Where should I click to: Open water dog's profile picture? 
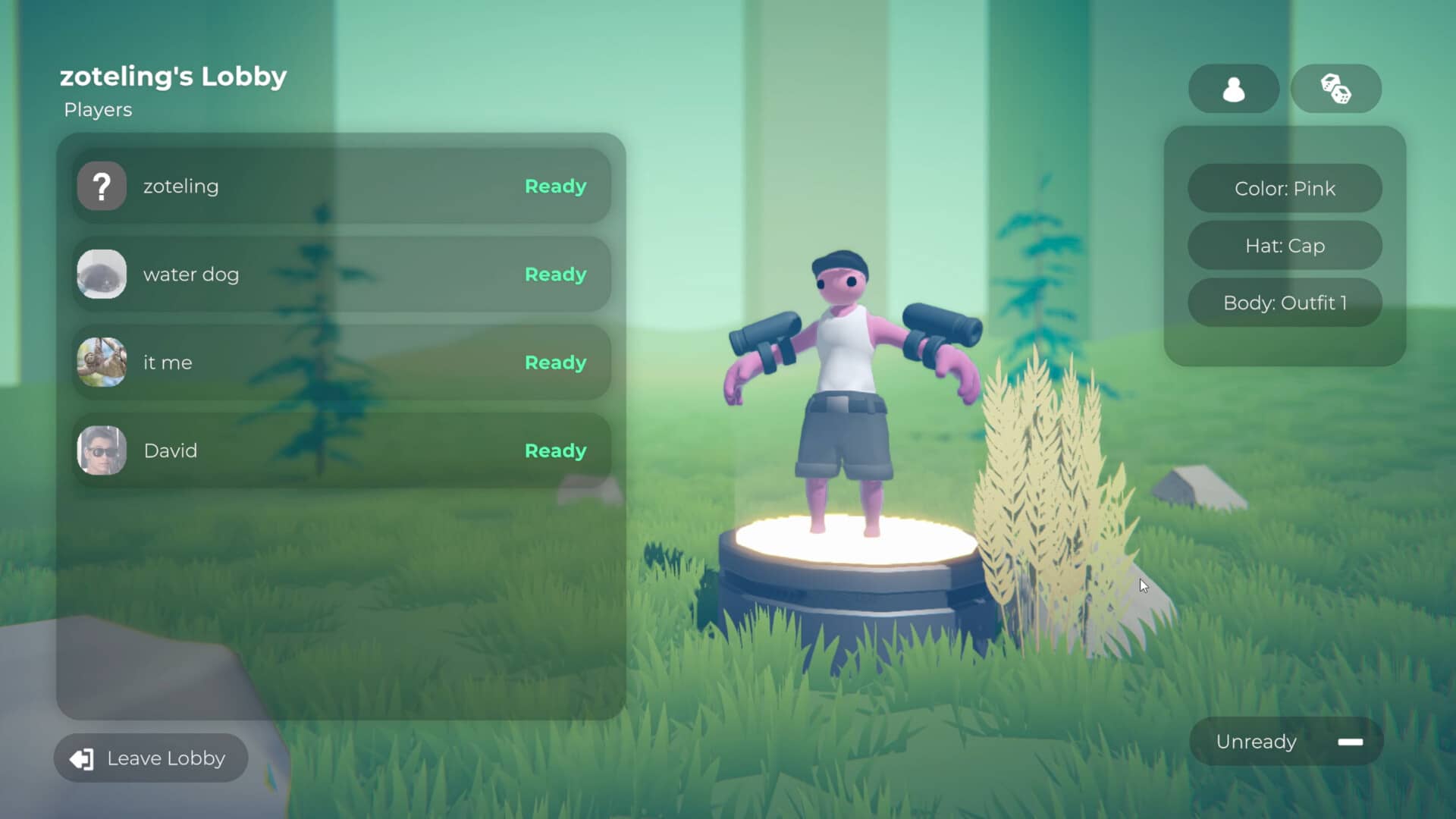[102, 274]
